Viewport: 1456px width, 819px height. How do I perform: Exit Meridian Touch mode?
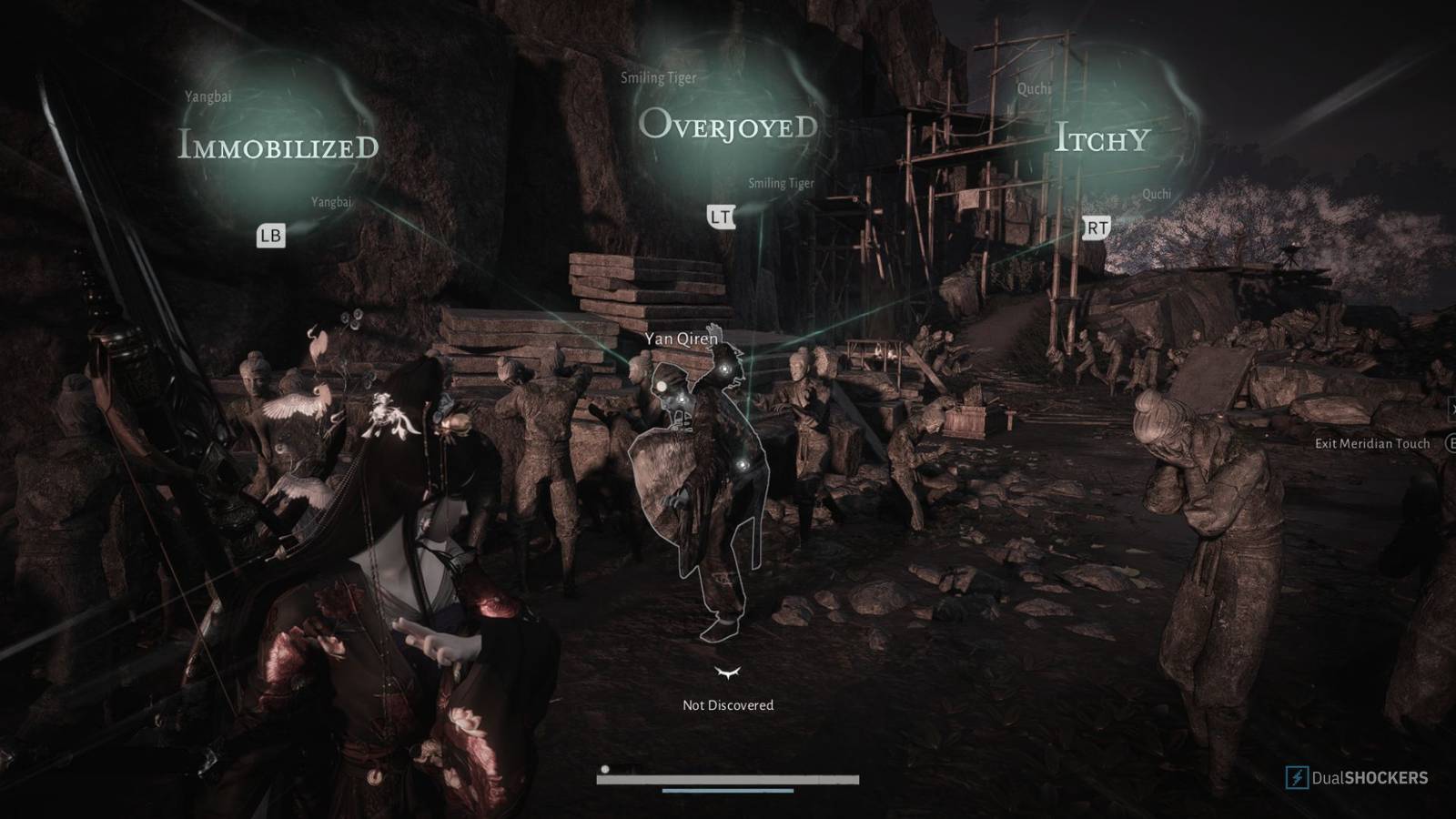coord(1372,443)
